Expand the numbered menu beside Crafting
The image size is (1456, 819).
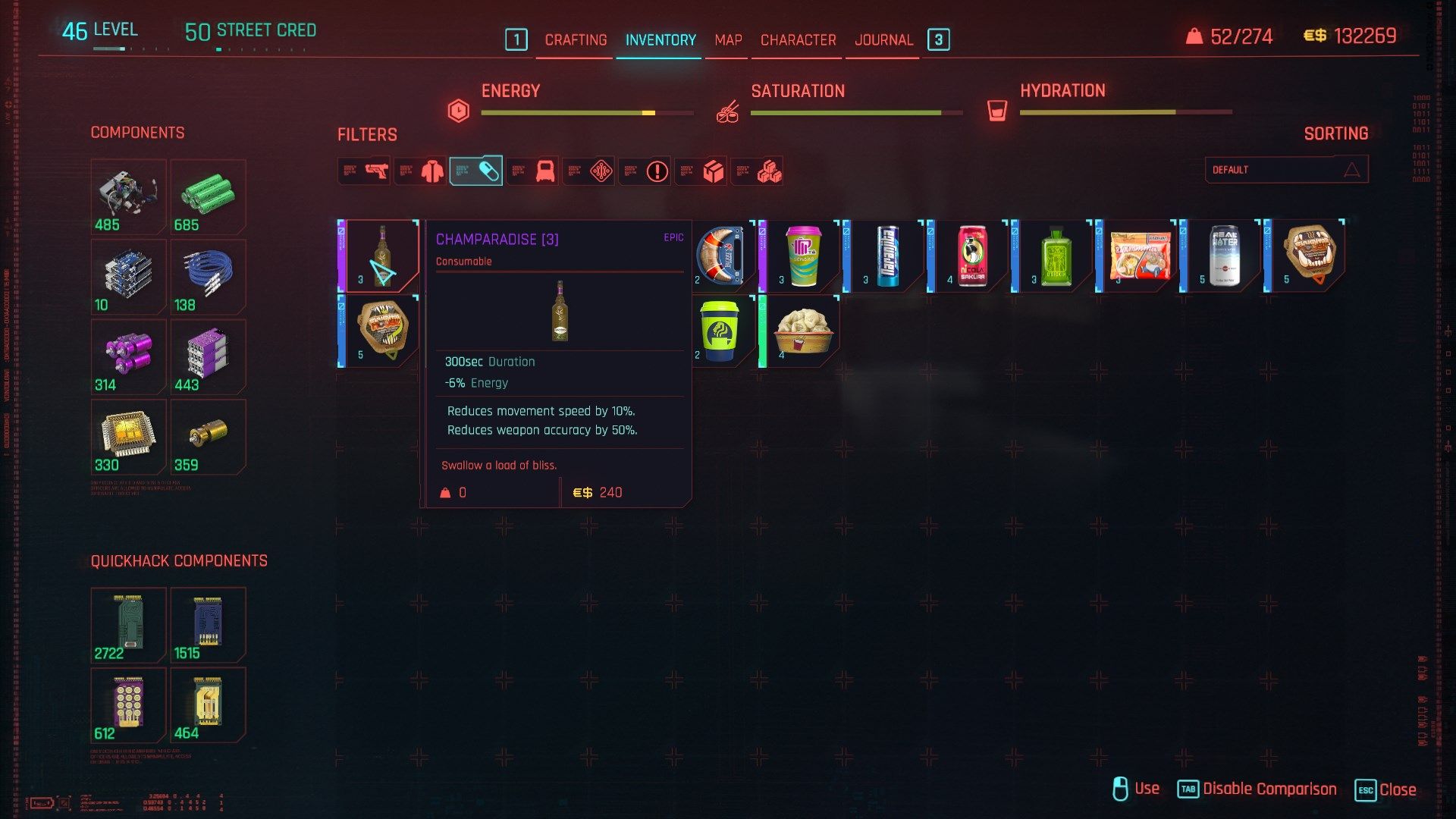pos(518,39)
